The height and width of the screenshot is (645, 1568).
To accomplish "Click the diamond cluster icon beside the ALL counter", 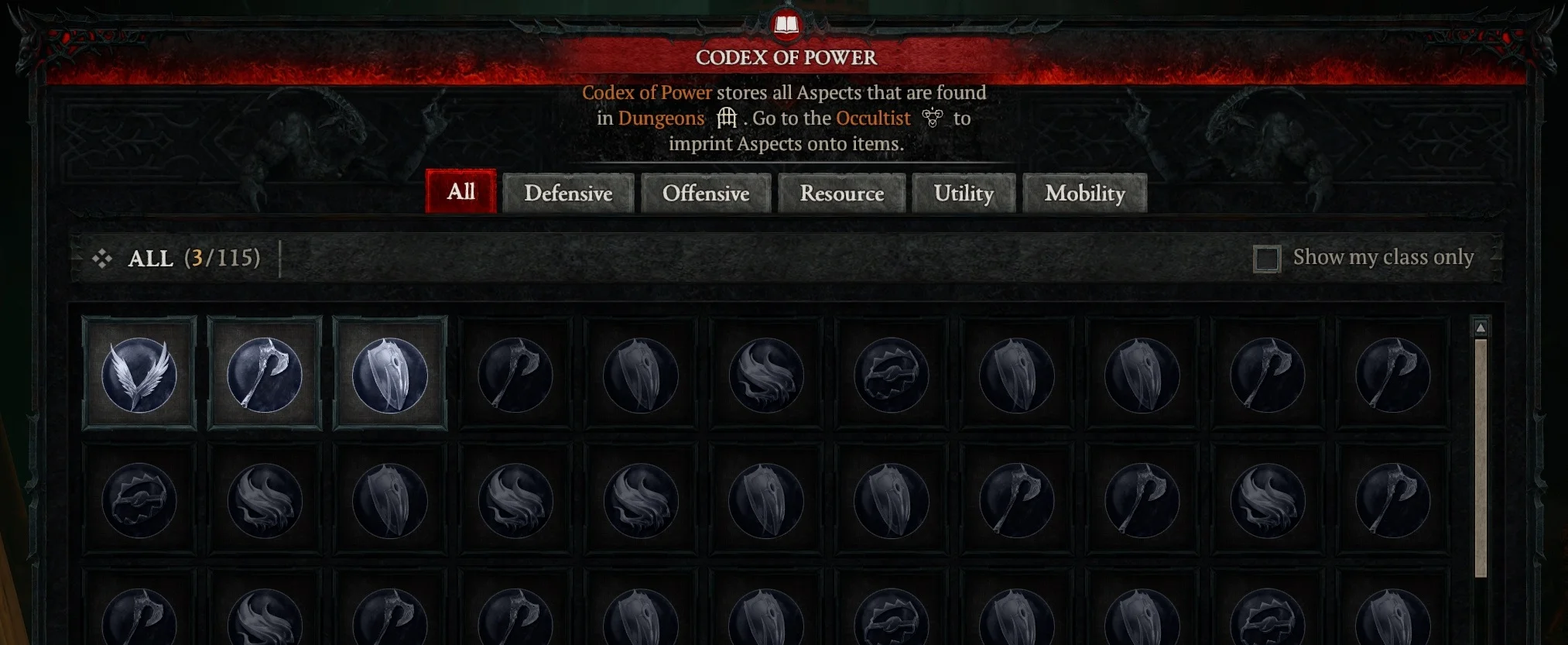I will coord(101,259).
